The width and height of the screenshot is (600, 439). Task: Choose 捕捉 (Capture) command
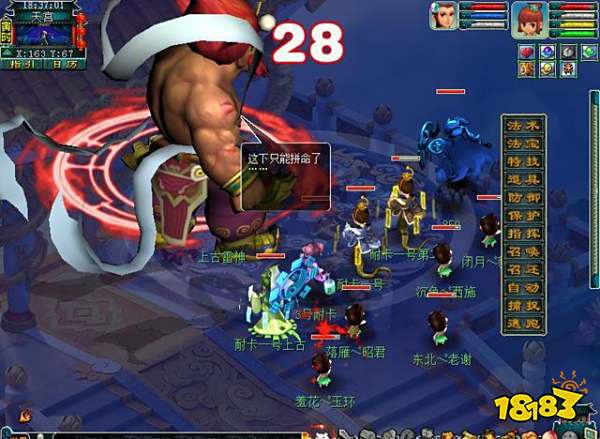pyautogui.click(x=523, y=305)
